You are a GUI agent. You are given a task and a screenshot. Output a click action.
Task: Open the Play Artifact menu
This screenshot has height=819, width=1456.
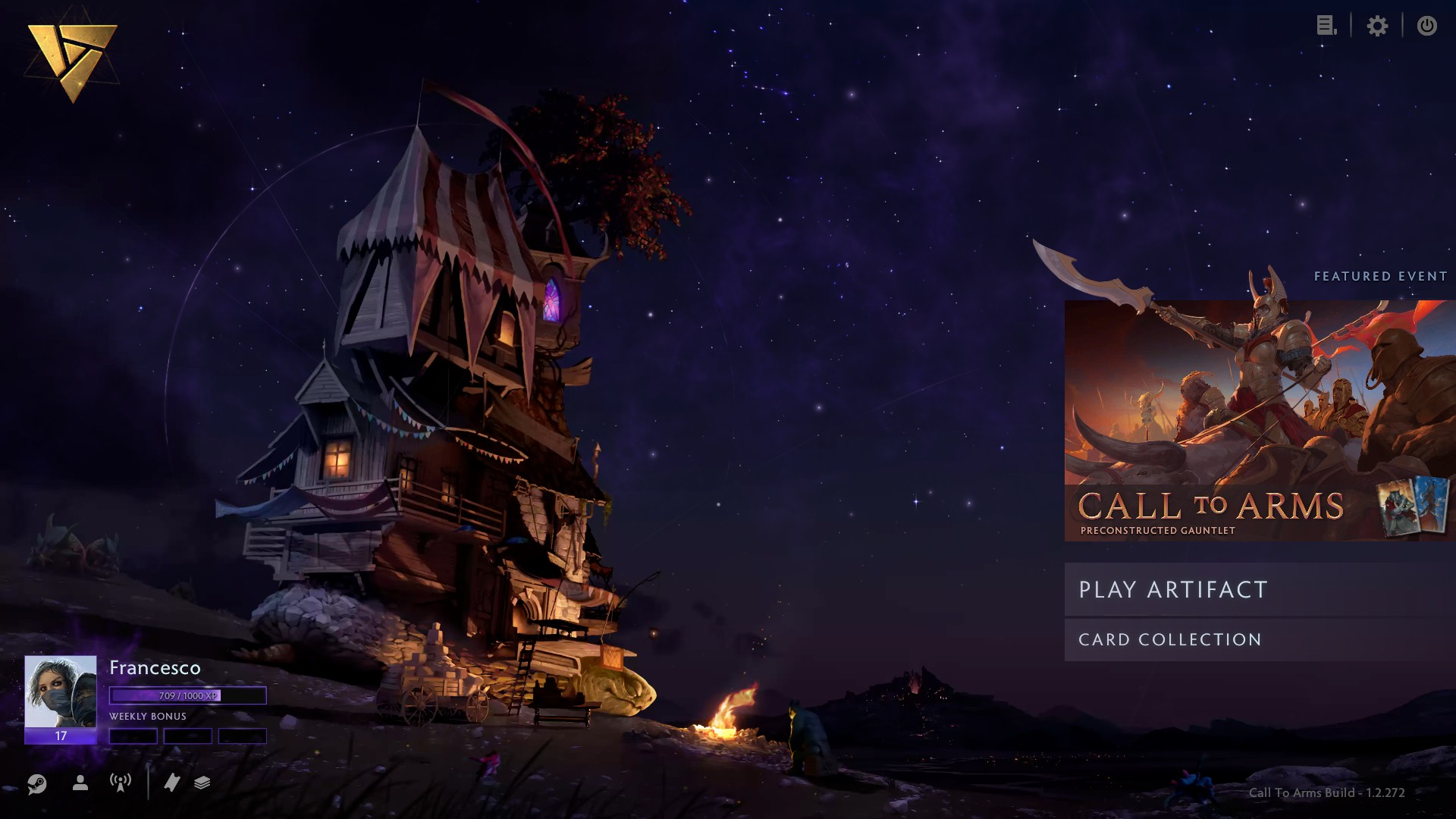1259,589
